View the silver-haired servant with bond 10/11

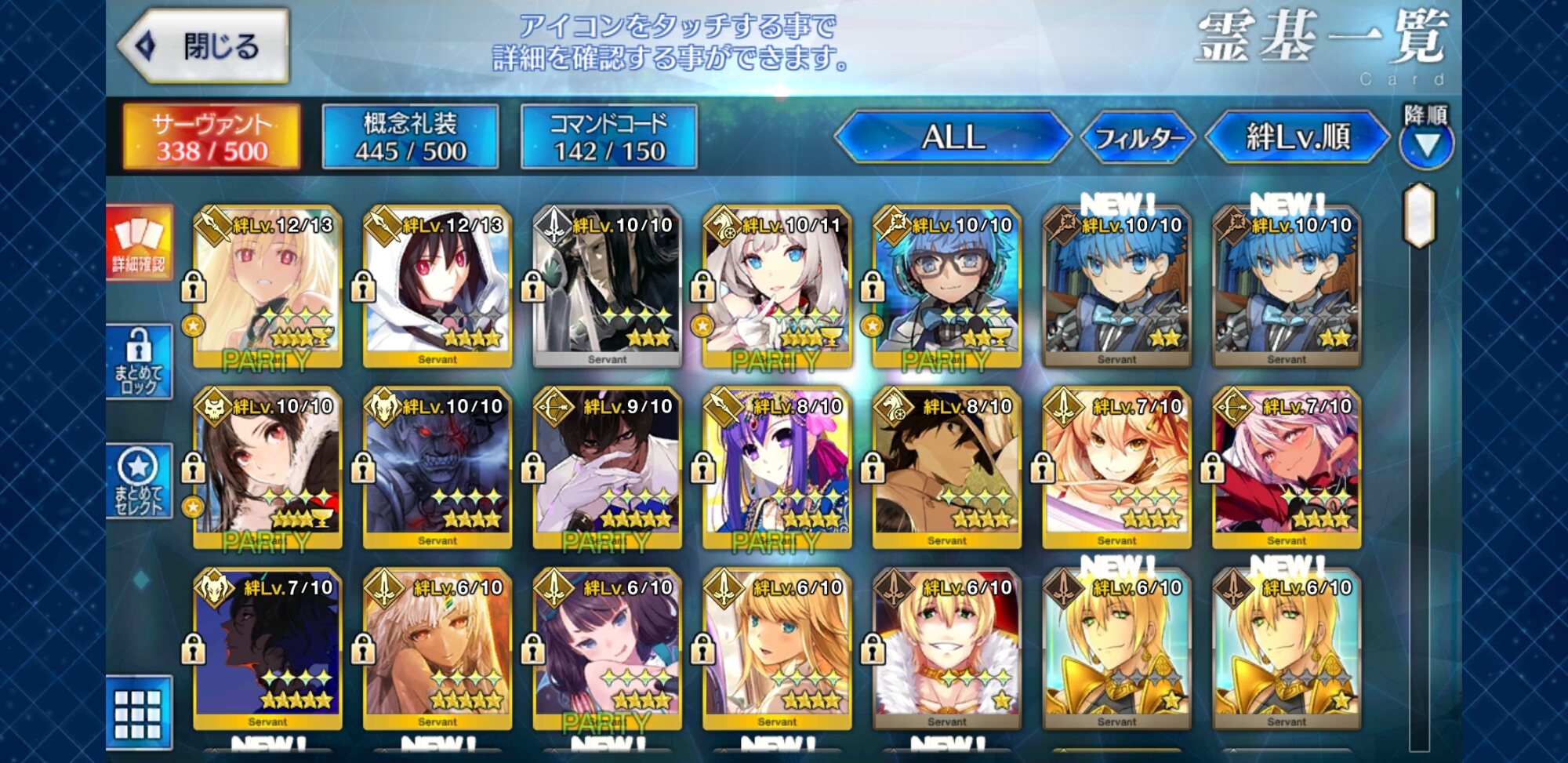pyautogui.click(x=777, y=288)
